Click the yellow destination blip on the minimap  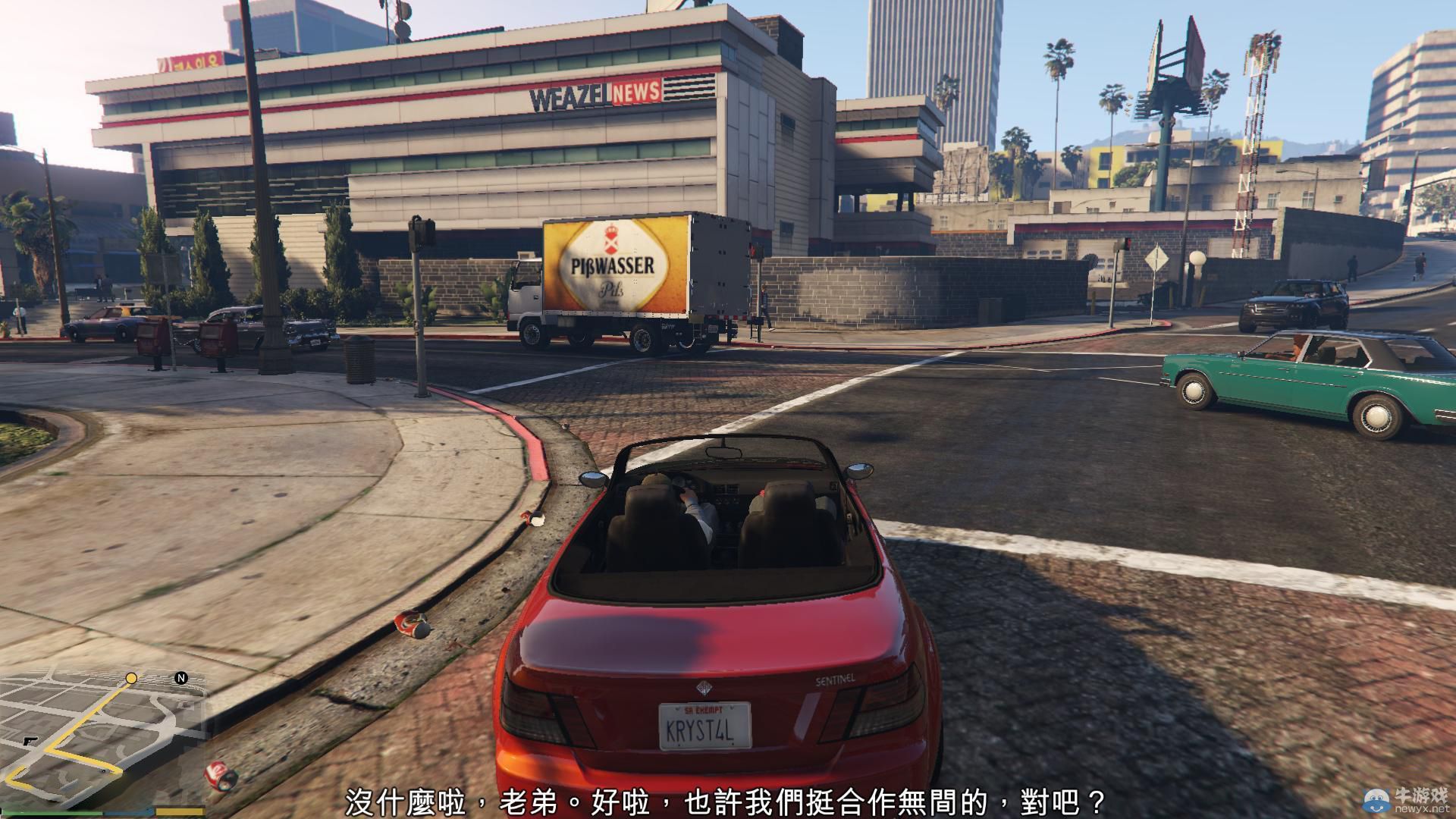131,678
